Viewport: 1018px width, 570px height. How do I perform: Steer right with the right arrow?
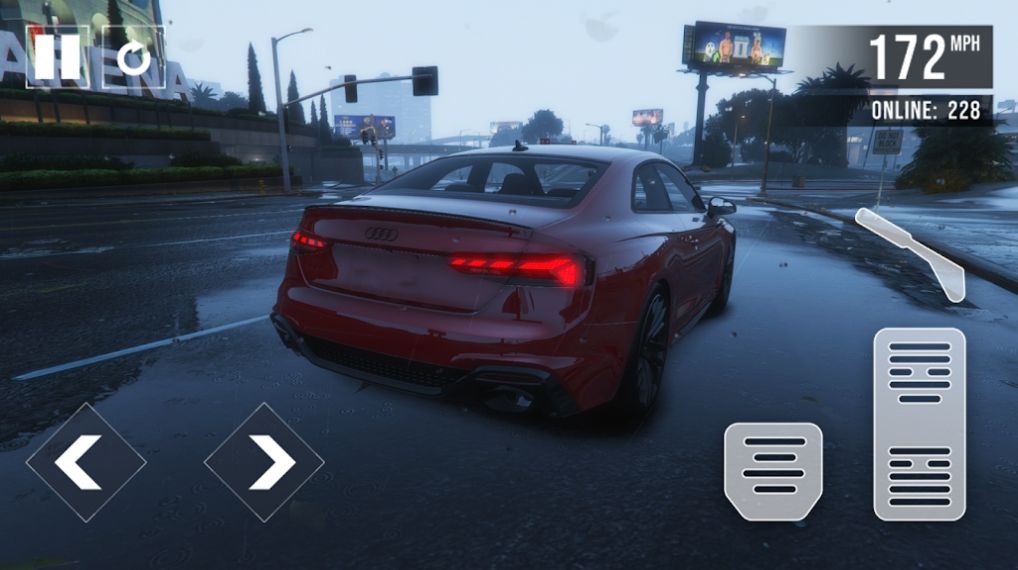click(264, 462)
